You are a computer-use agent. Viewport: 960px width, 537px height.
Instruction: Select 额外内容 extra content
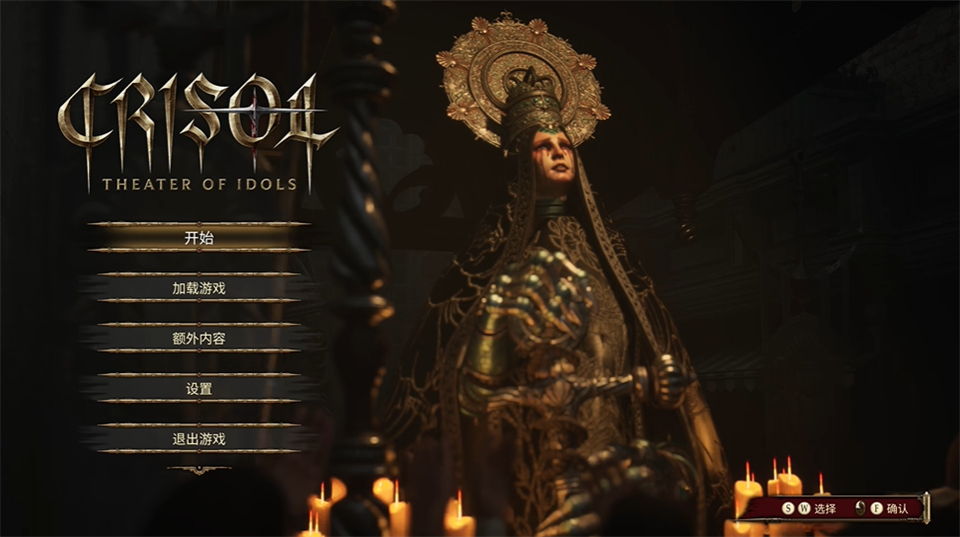point(199,338)
